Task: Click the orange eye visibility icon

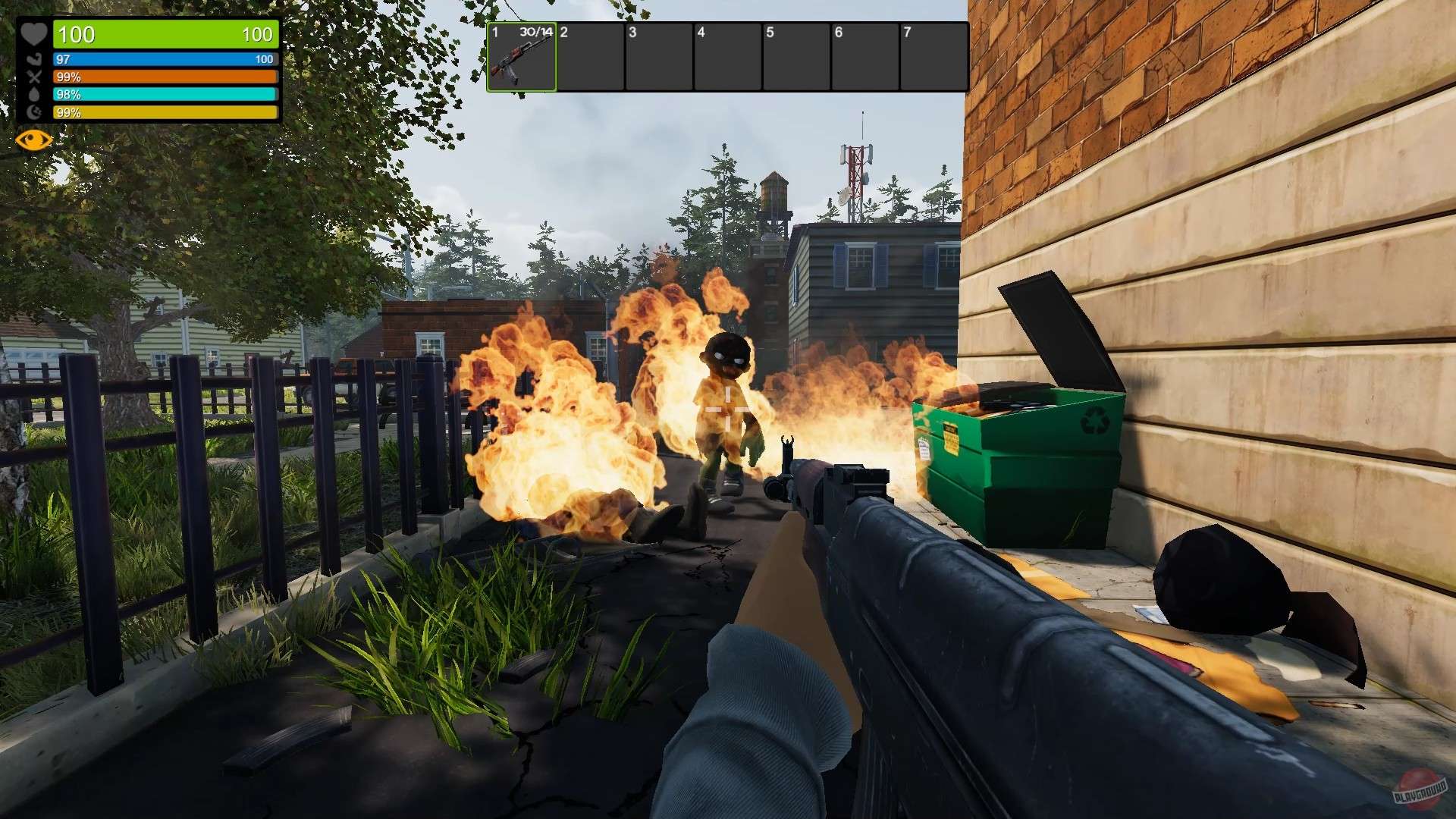Action: [x=33, y=140]
